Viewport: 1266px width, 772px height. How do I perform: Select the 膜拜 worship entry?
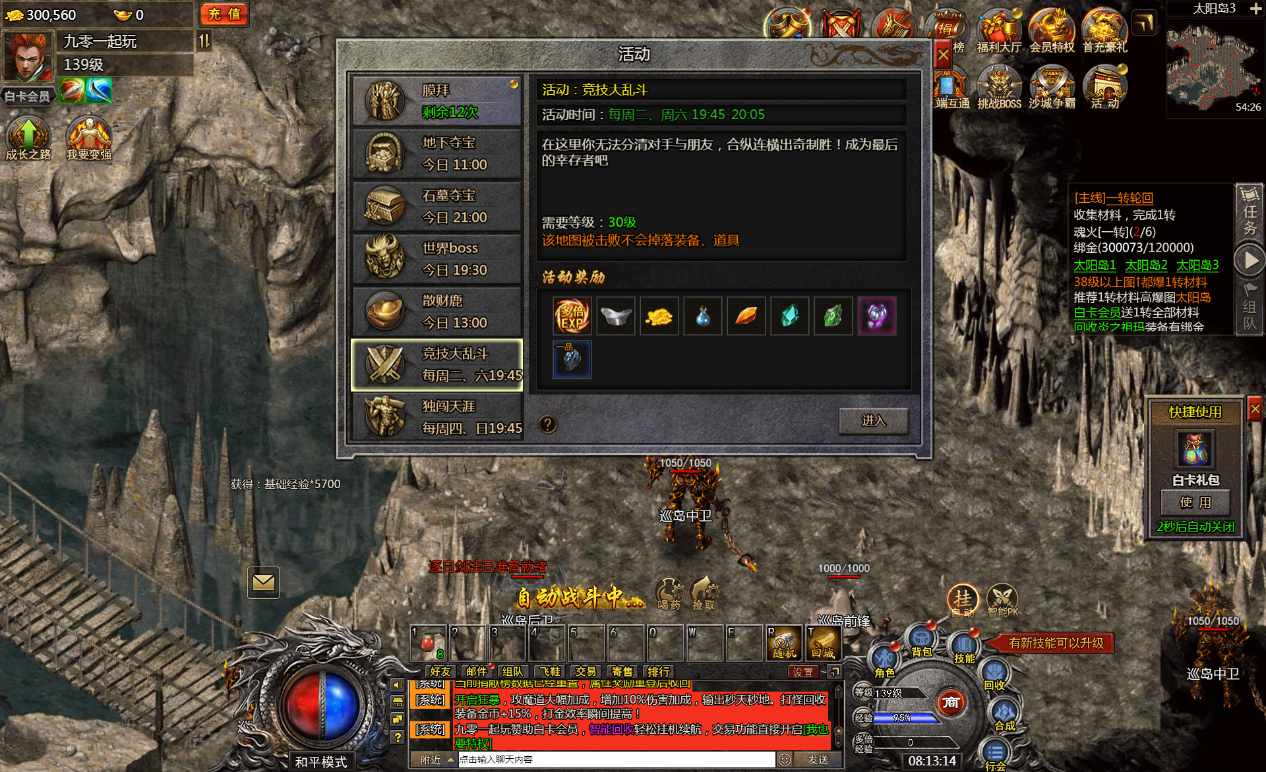tap(436, 100)
